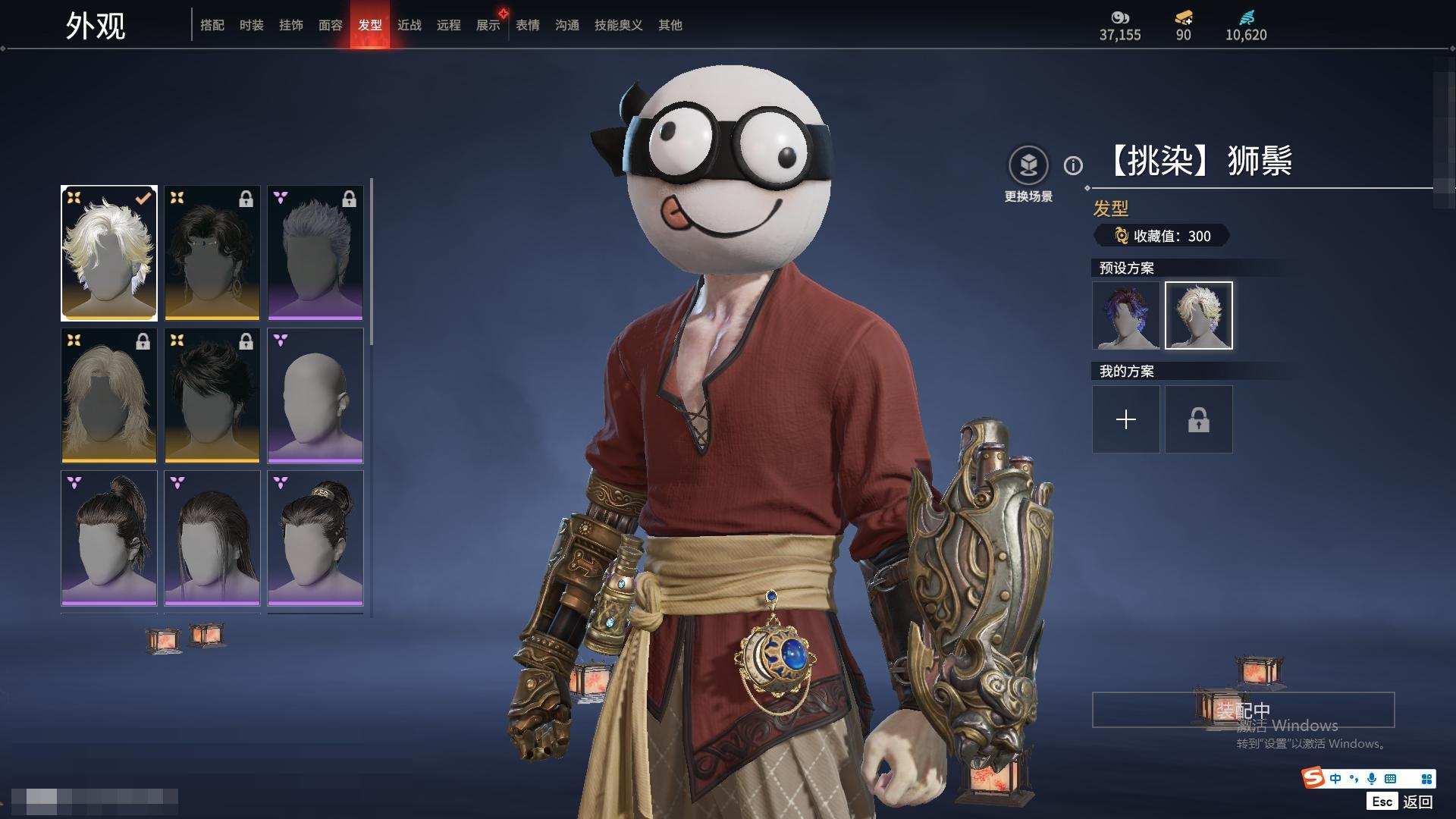Add a new custom scheme slot
This screenshot has height=819, width=1456.
[1126, 419]
